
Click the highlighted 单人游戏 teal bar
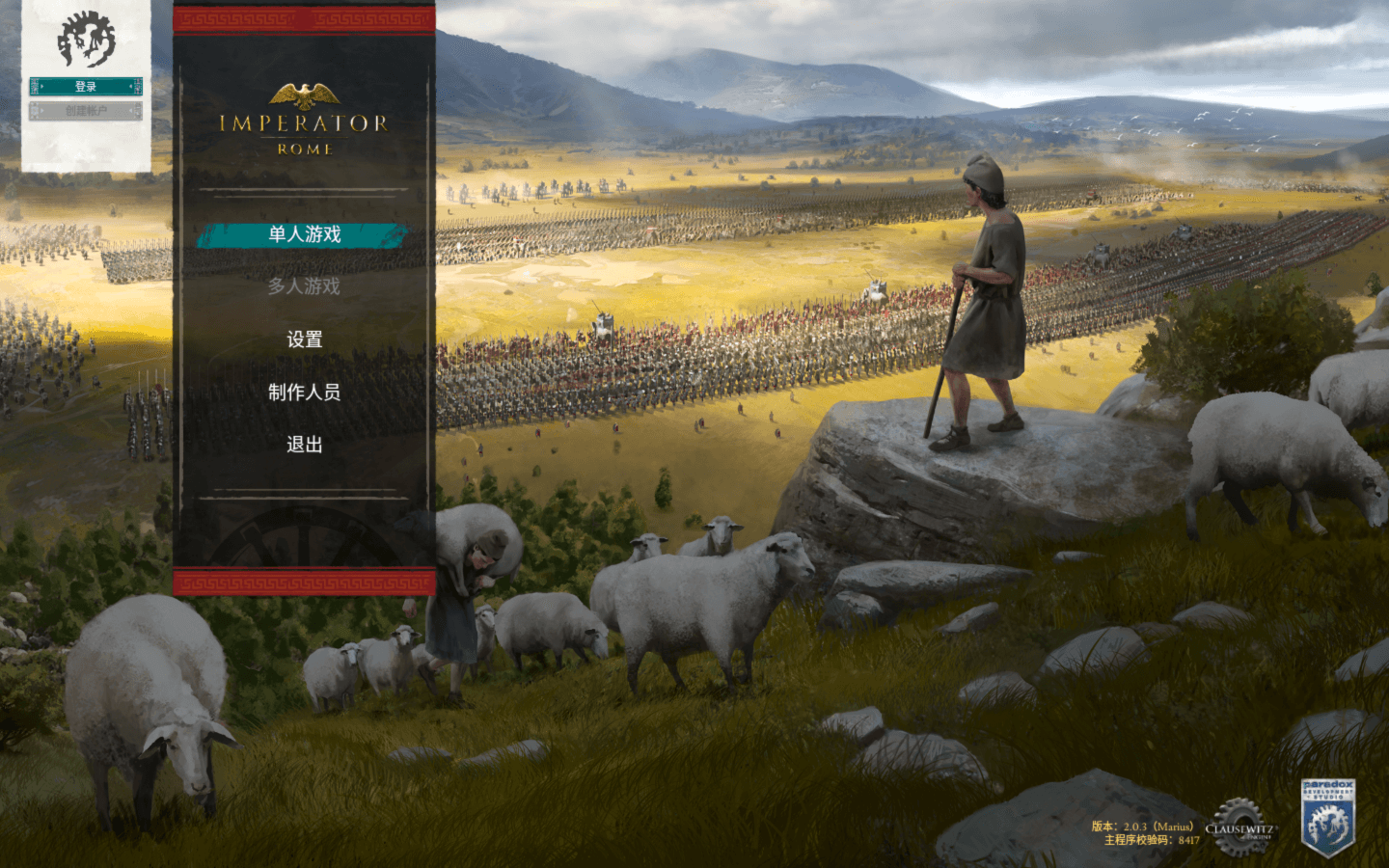point(303,233)
